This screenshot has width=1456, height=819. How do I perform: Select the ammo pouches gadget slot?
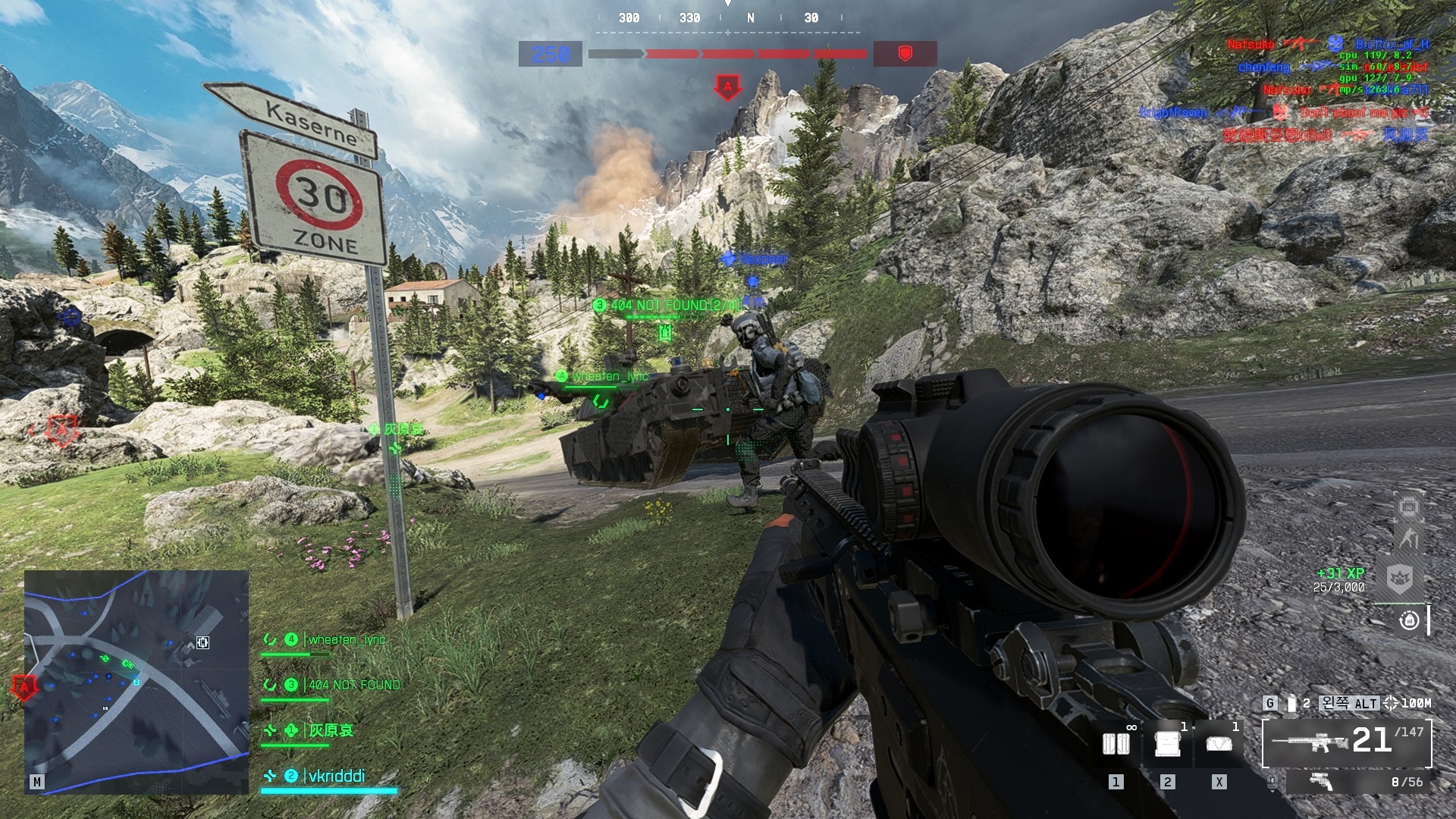1116,744
